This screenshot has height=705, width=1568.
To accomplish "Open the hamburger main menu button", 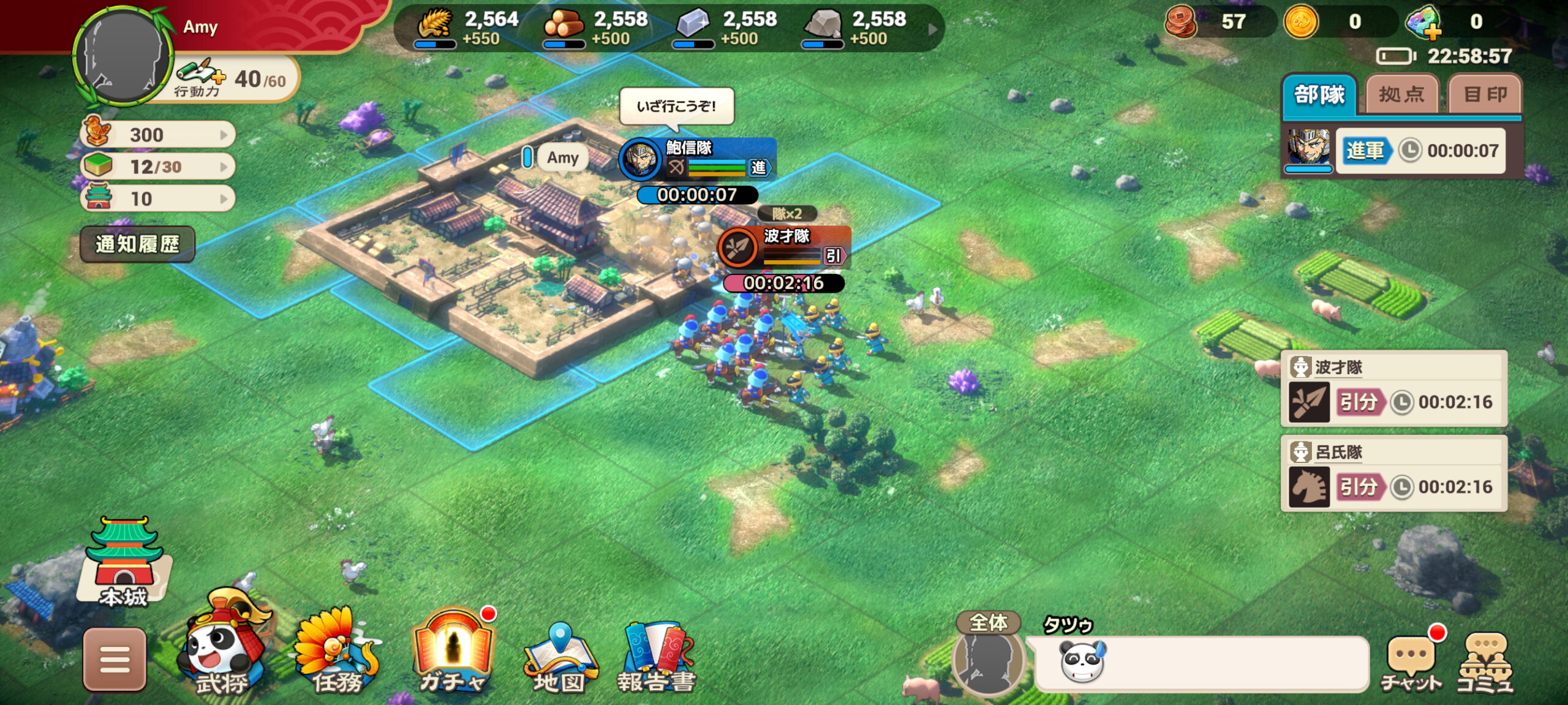I will pos(115,660).
